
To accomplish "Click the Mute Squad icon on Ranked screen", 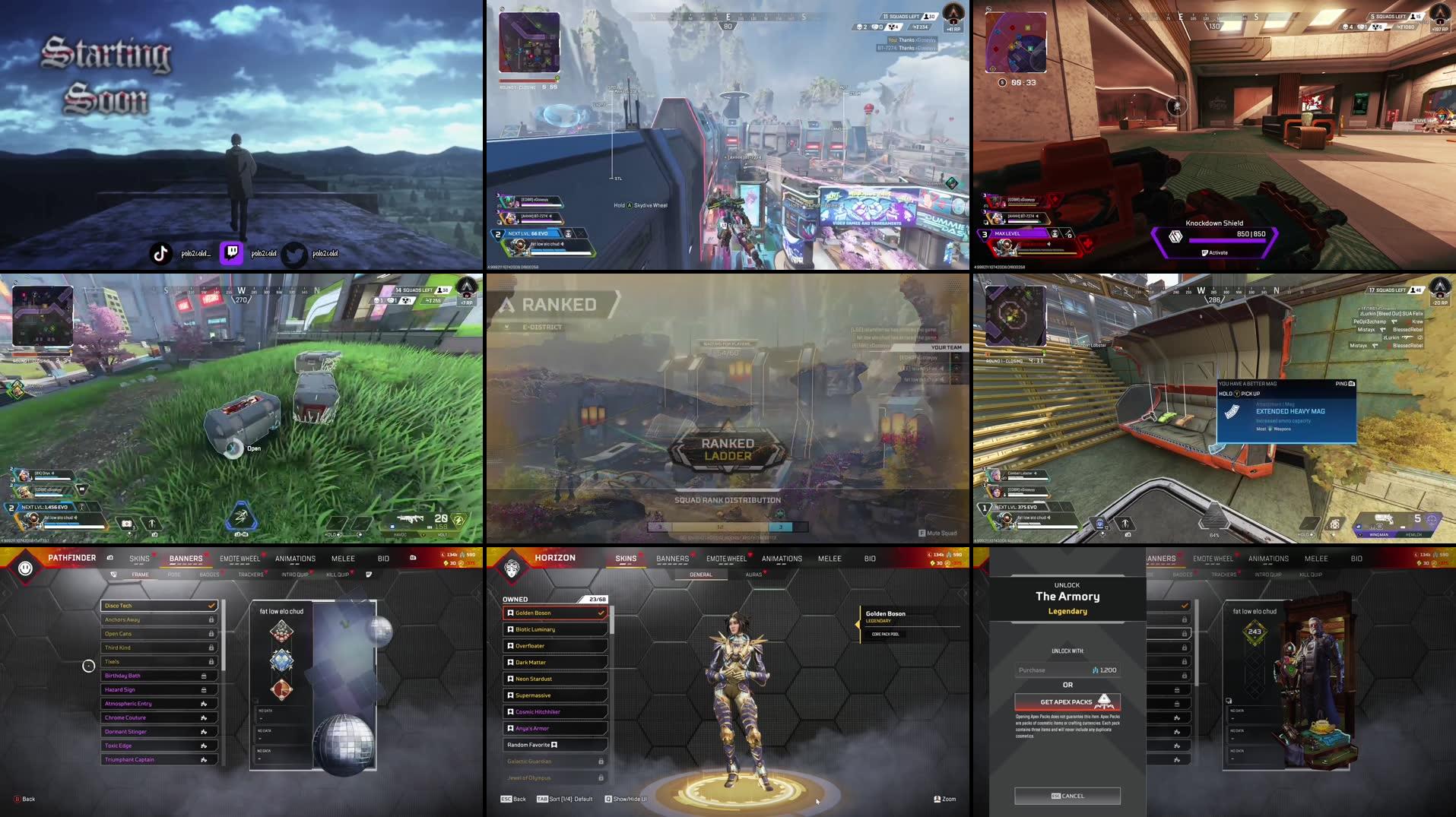I will [x=922, y=533].
